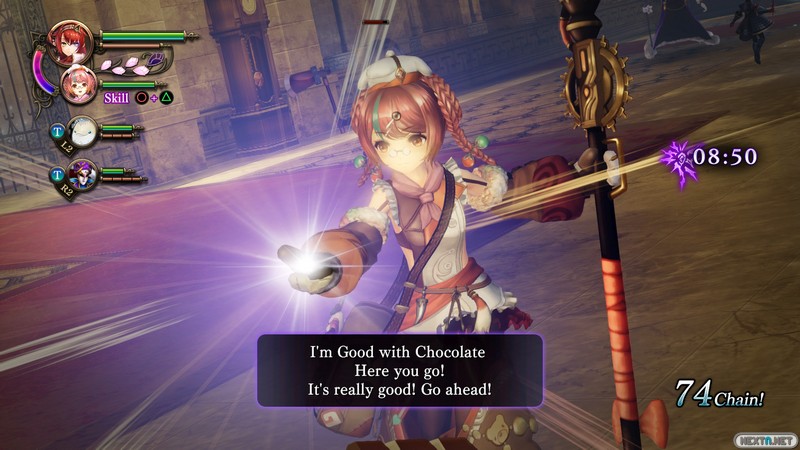Image resolution: width=800 pixels, height=450 pixels.
Task: Select the red-haired heroine's portrait
Action: [73, 42]
